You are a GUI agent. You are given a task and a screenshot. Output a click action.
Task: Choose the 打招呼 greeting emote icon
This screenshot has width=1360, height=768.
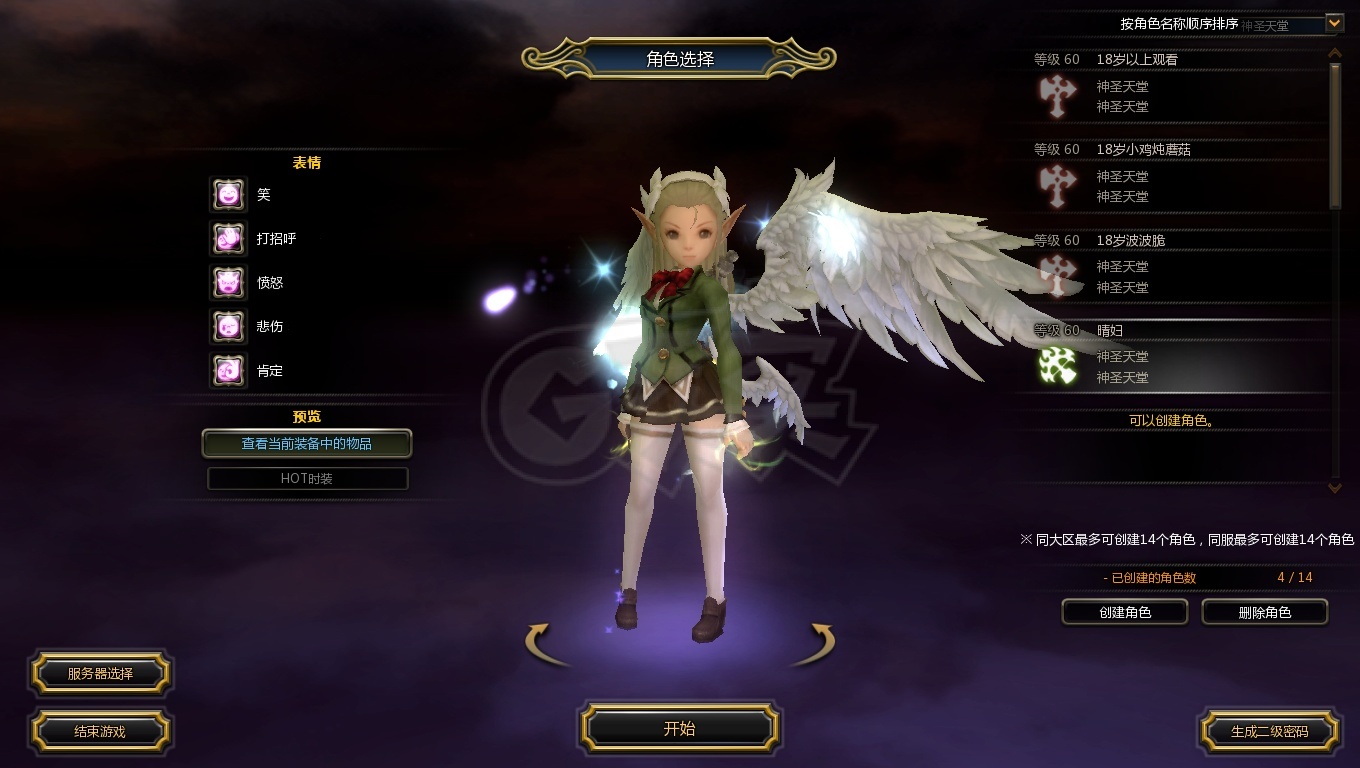[228, 238]
